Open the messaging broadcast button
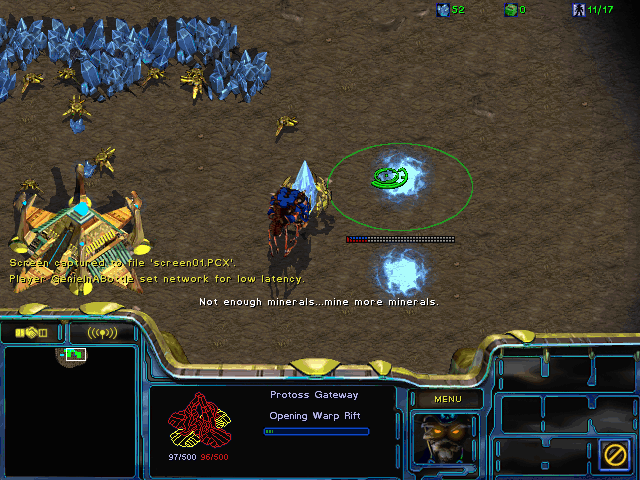This screenshot has height=480, width=640. tap(101, 332)
